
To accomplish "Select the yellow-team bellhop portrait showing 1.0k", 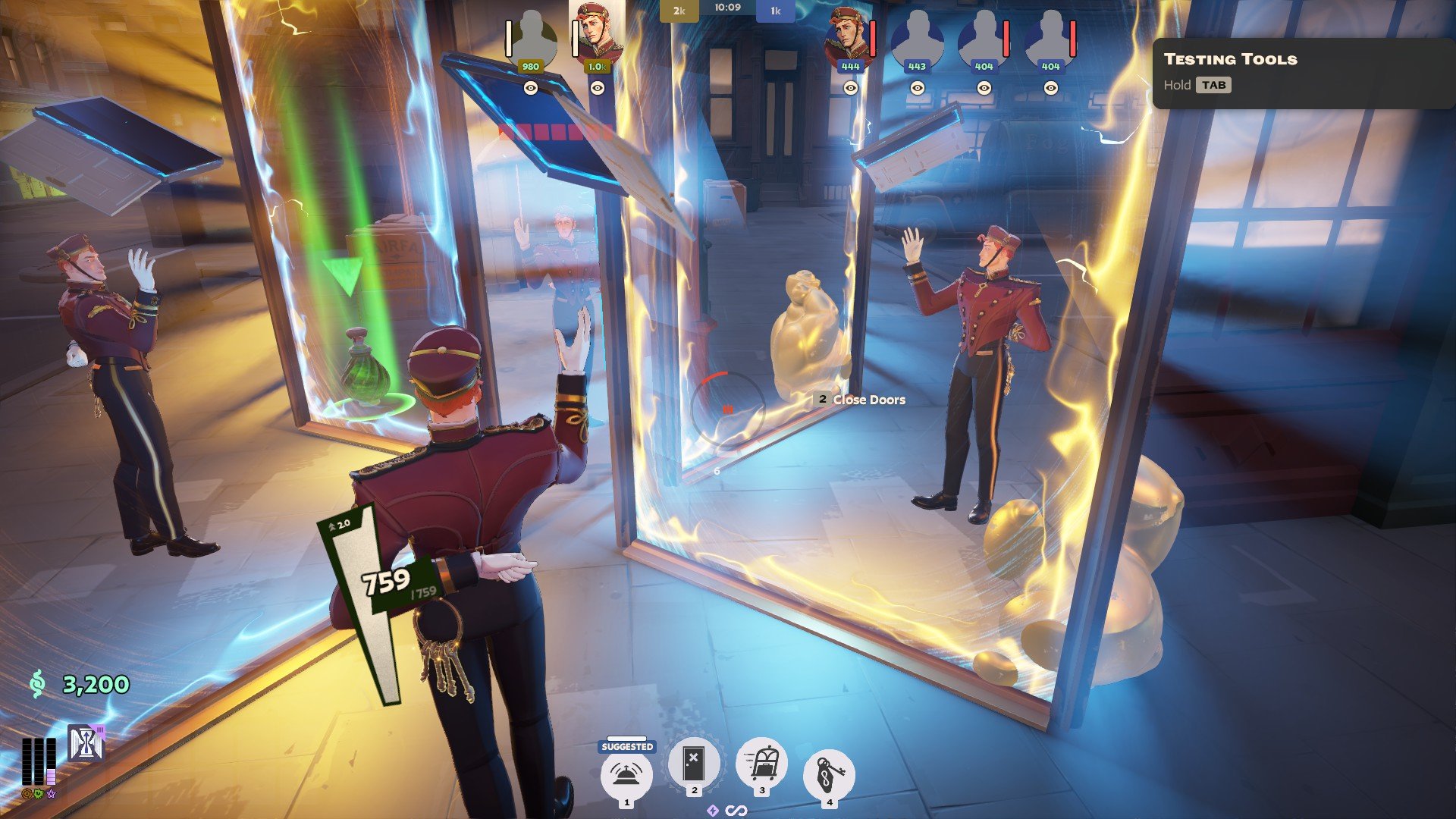I will click(598, 34).
